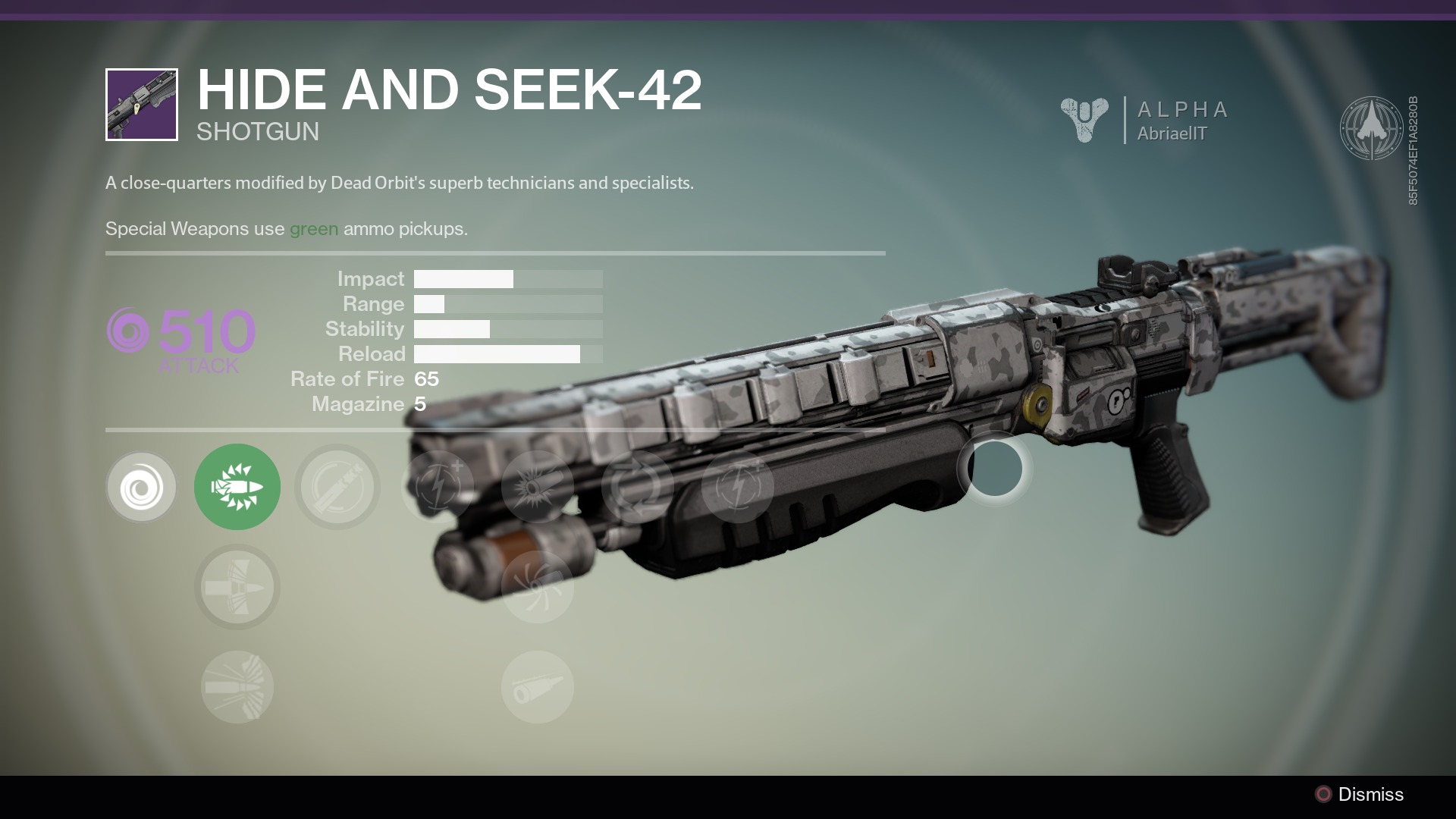
Task: Click the Hide and Seek-42 weapon thumbnail
Action: pyautogui.click(x=142, y=105)
